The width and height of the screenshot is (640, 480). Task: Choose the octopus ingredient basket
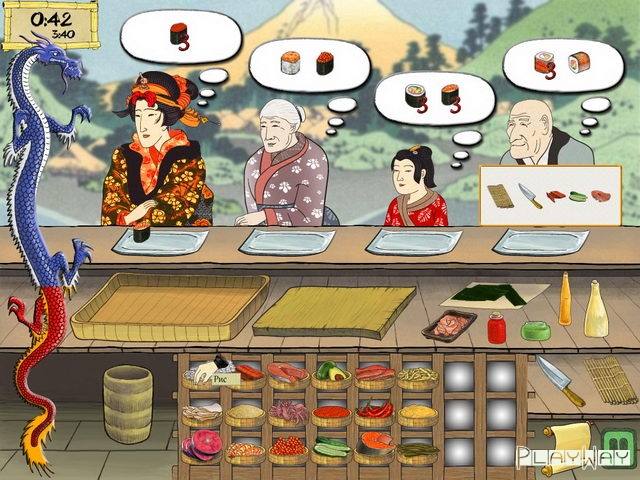(x=288, y=411)
